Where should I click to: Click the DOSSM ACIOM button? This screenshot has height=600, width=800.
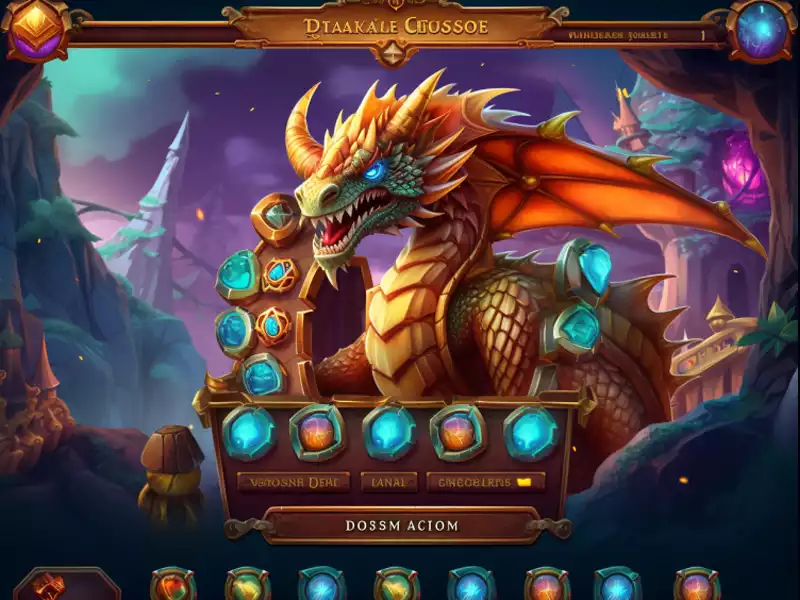tap(401, 525)
